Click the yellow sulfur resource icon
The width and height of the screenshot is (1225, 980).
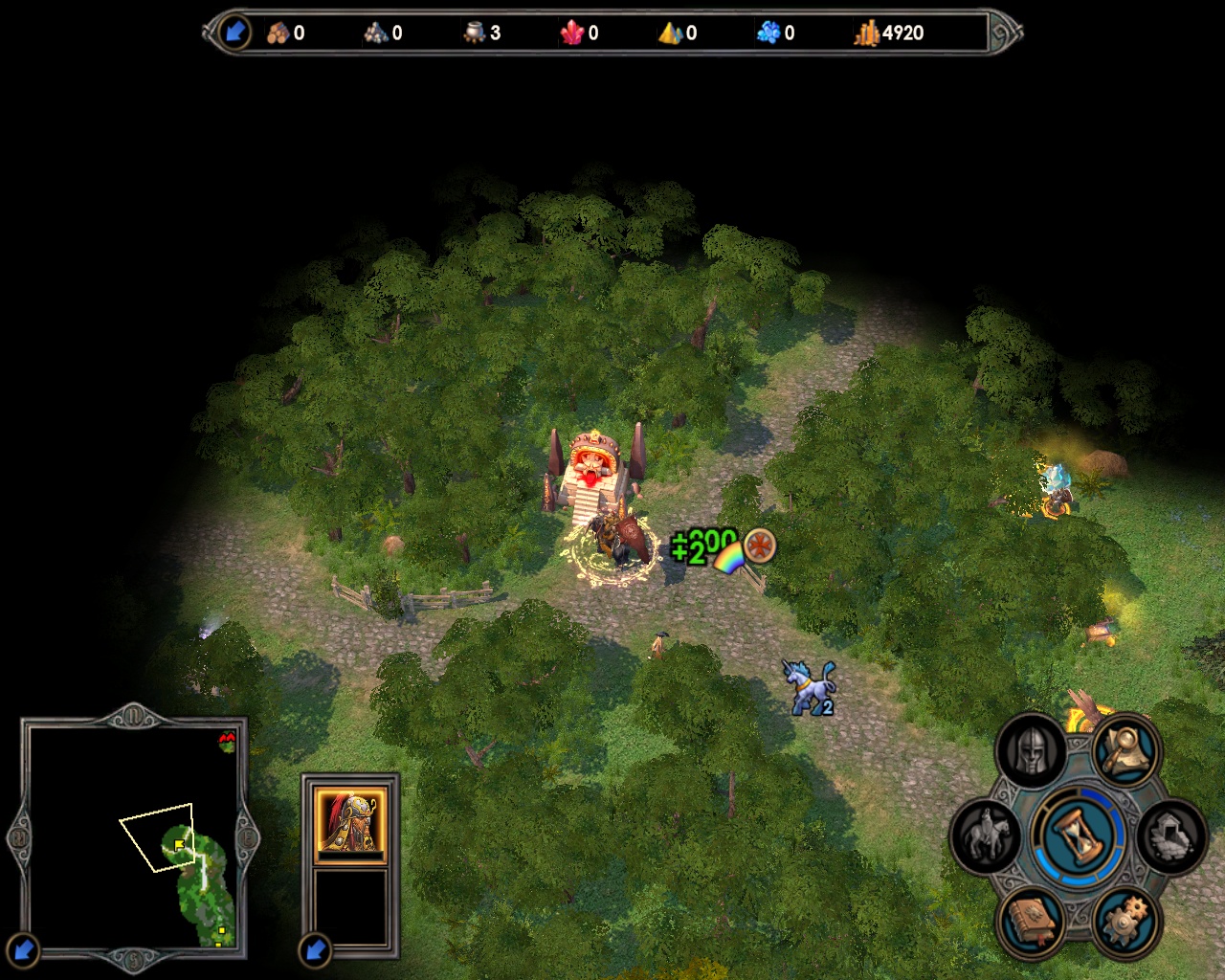point(670,33)
